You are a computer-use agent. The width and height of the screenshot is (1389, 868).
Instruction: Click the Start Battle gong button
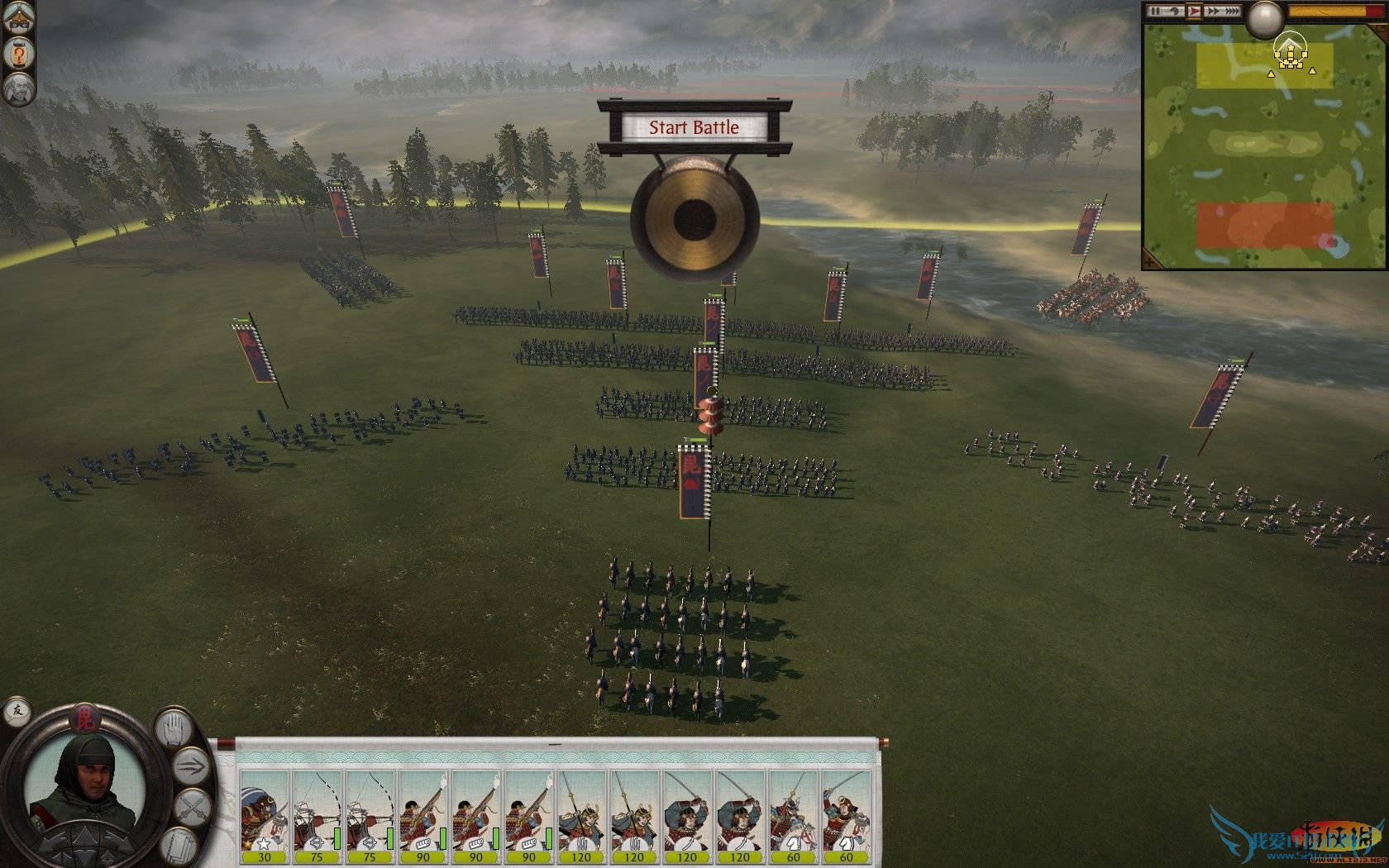[x=694, y=220]
